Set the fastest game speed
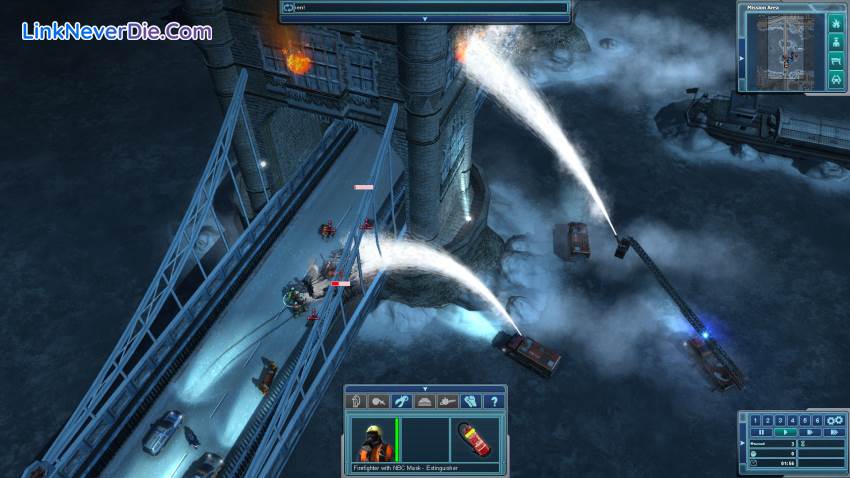The width and height of the screenshot is (850, 478). tap(833, 432)
